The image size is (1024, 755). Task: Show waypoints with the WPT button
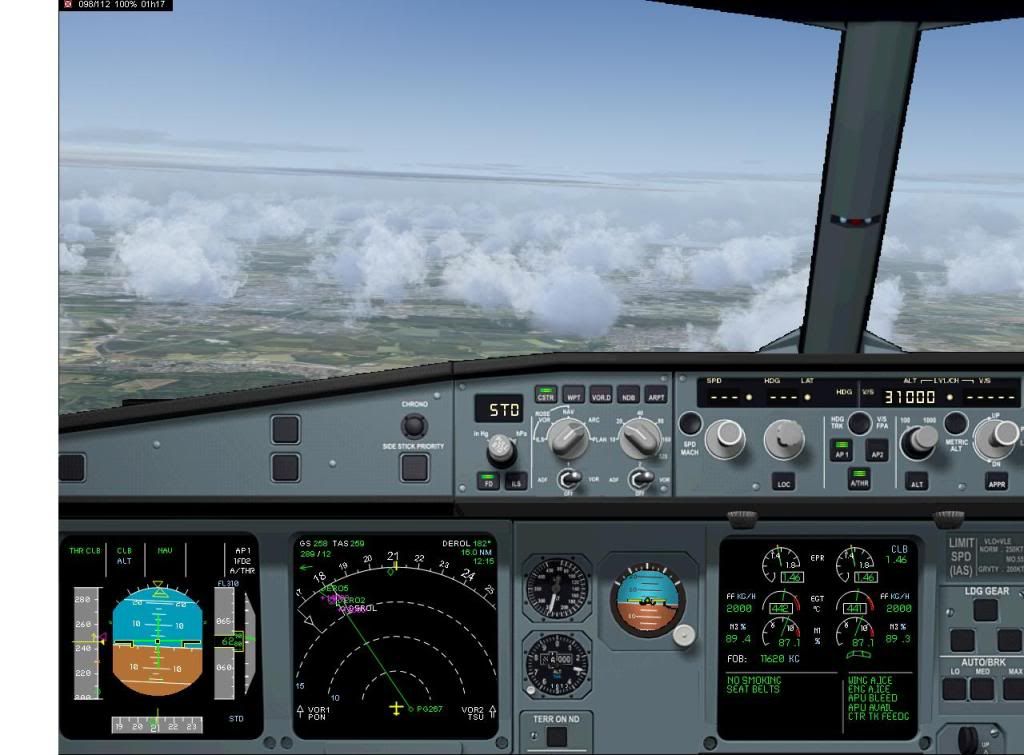click(x=573, y=396)
